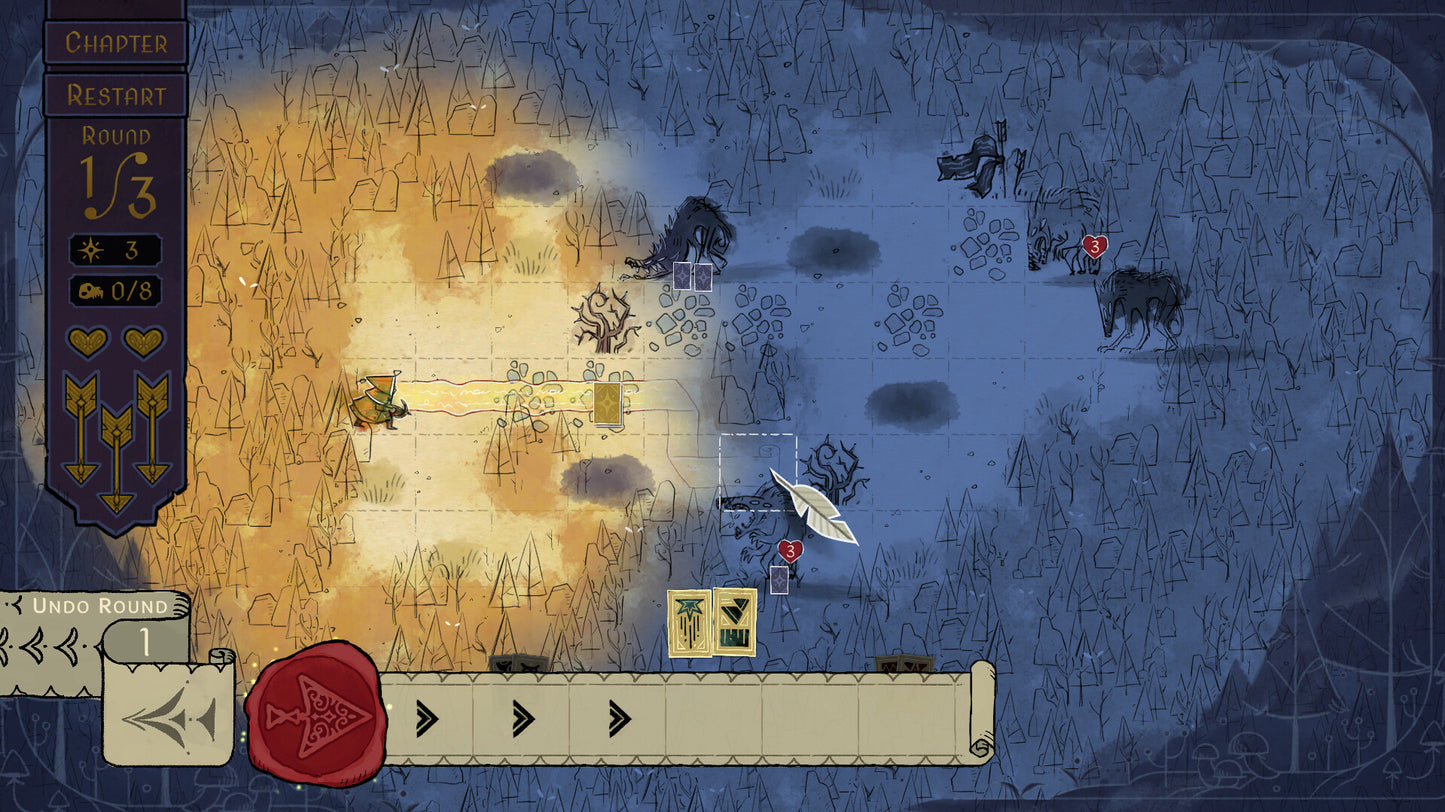Click the first heart icon on the banner
The height and width of the screenshot is (812, 1445).
click(x=87, y=341)
